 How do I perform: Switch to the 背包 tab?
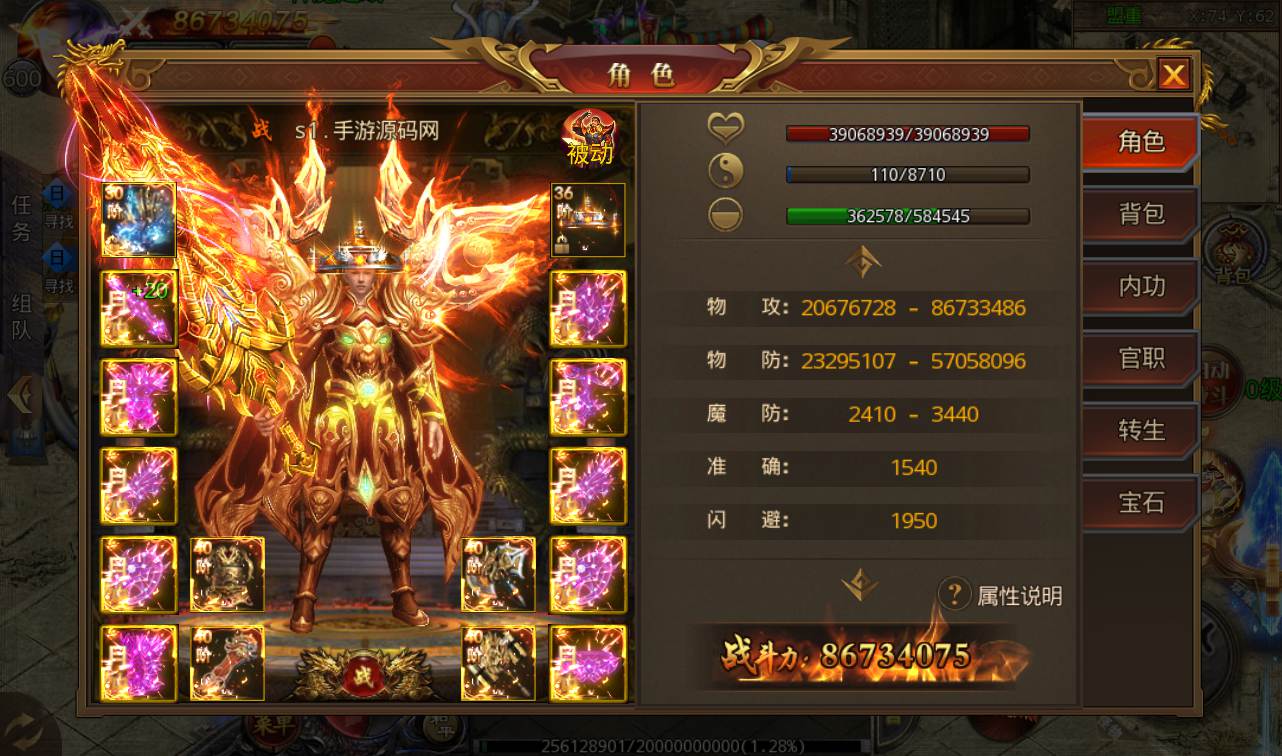[x=1141, y=214]
